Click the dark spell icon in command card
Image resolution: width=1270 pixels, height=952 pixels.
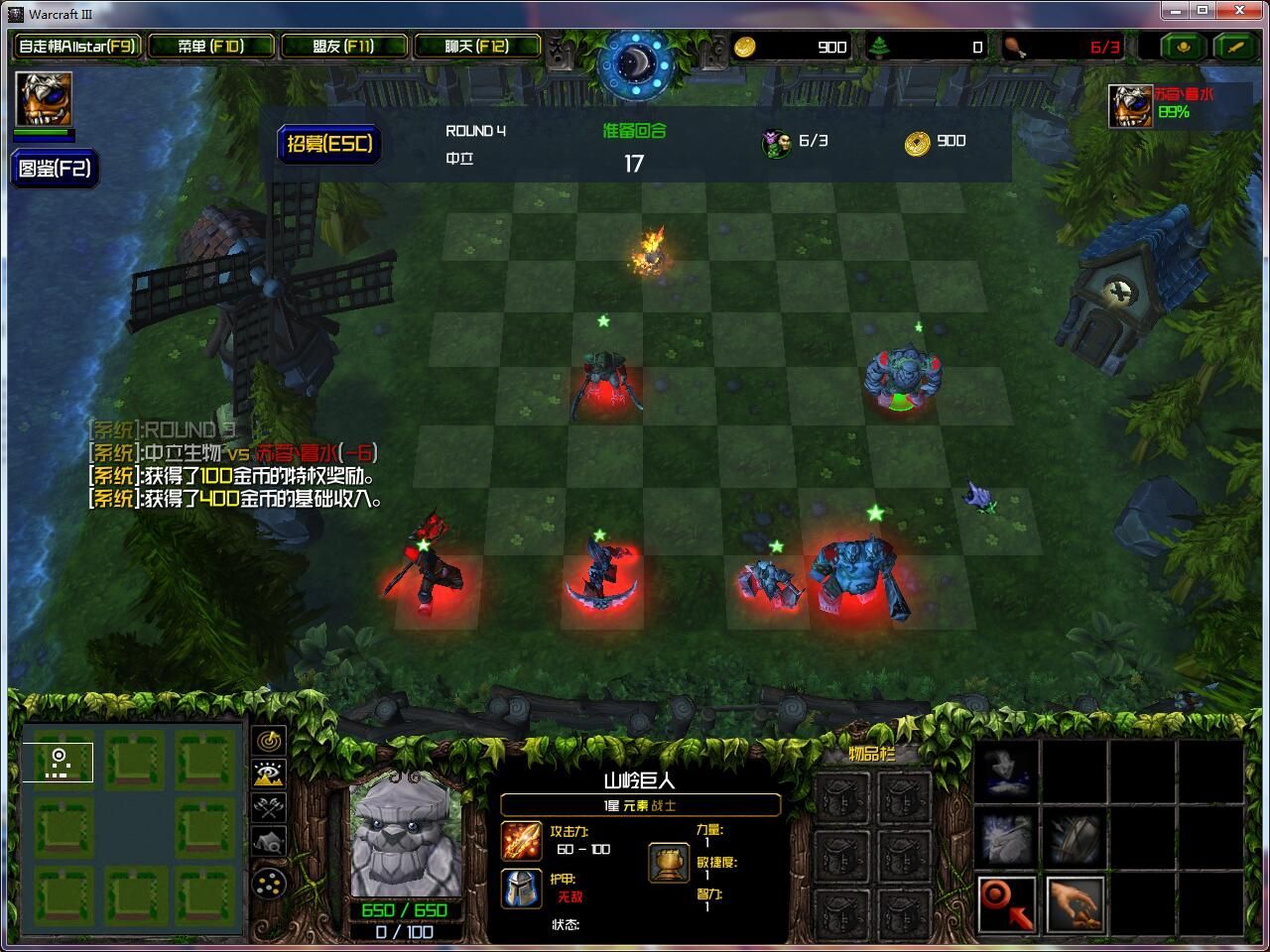coord(1004,772)
